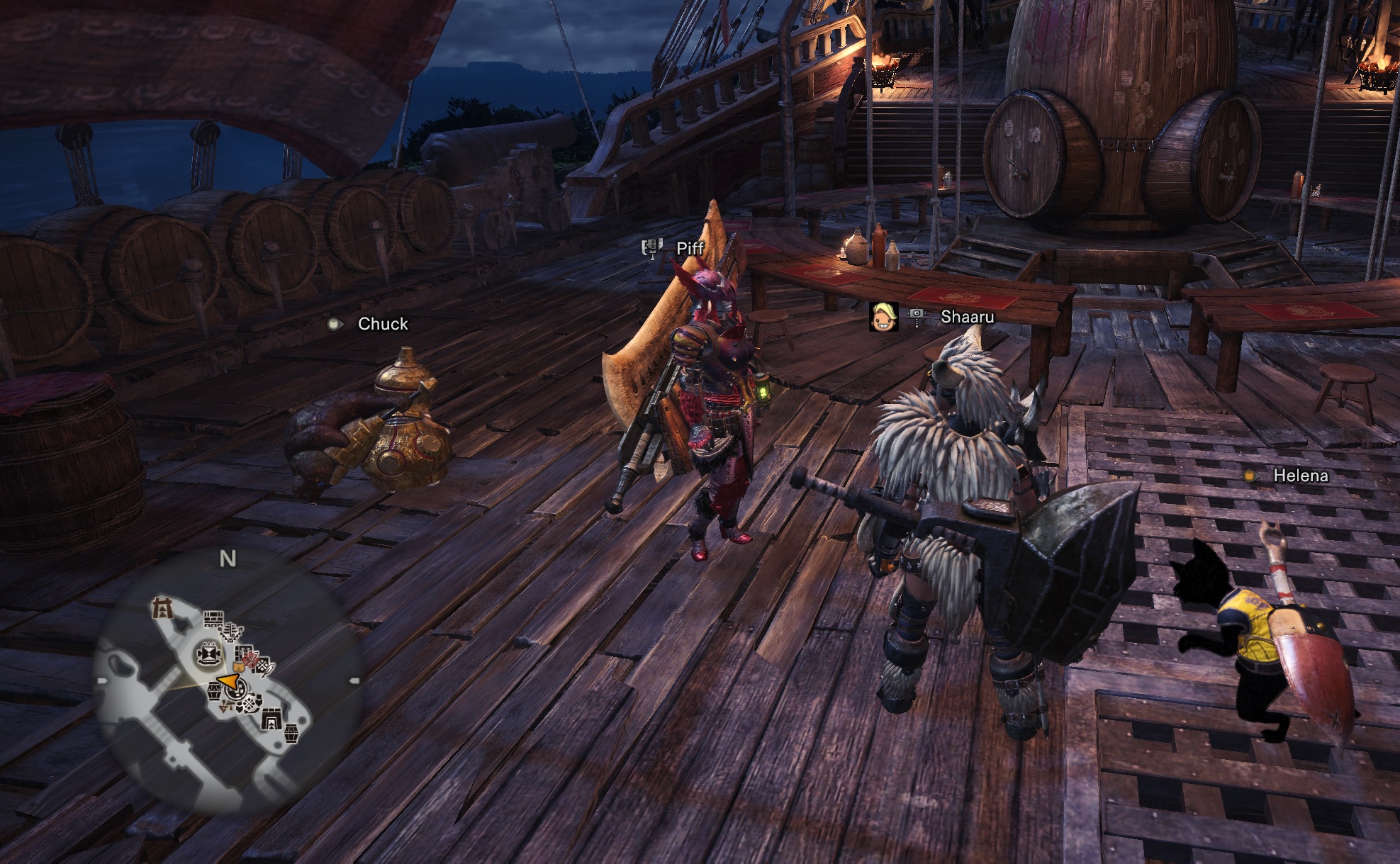Screen dimensions: 1400x864
Task: Click the circular minimap
Action: 227,680
